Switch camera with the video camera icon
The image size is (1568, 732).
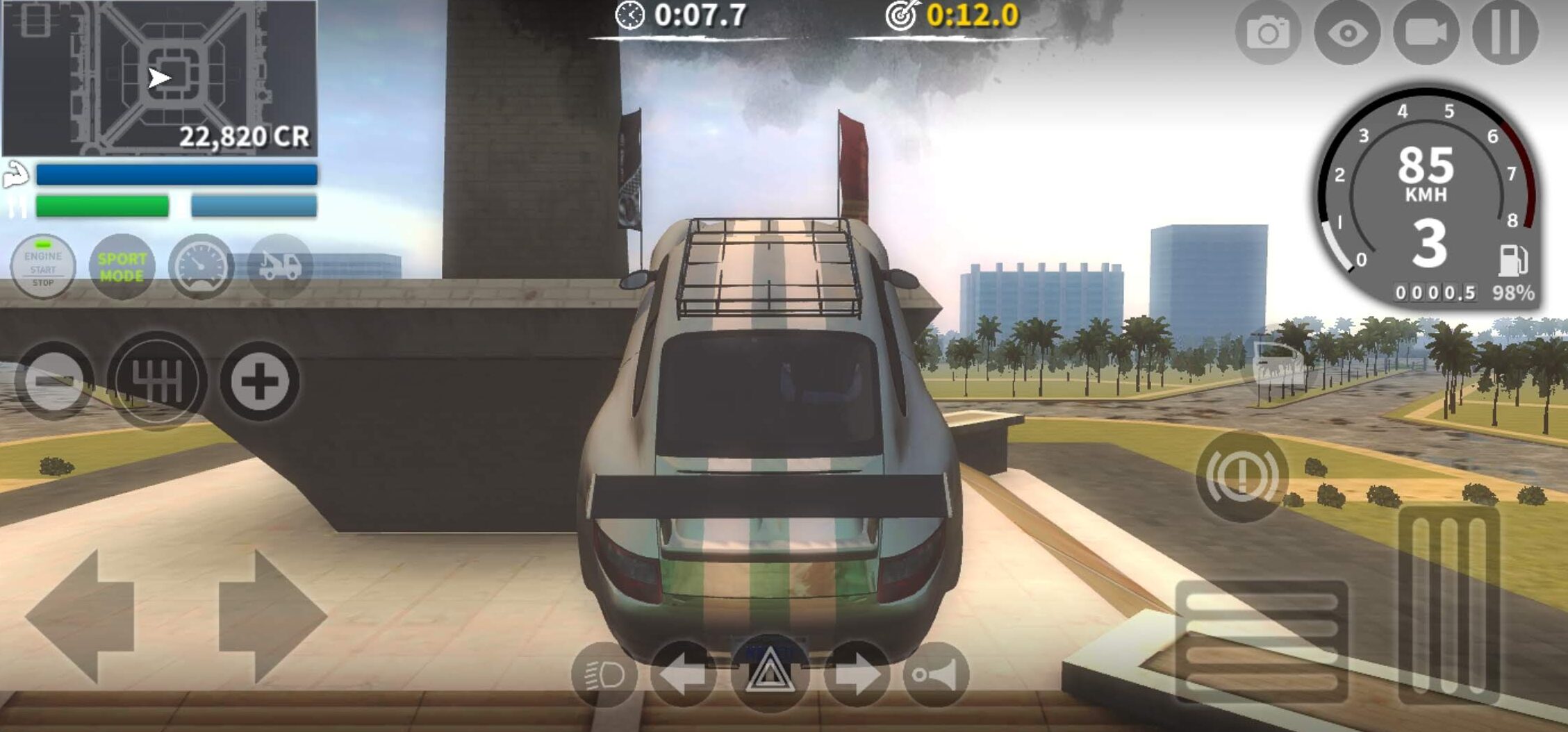(1426, 33)
